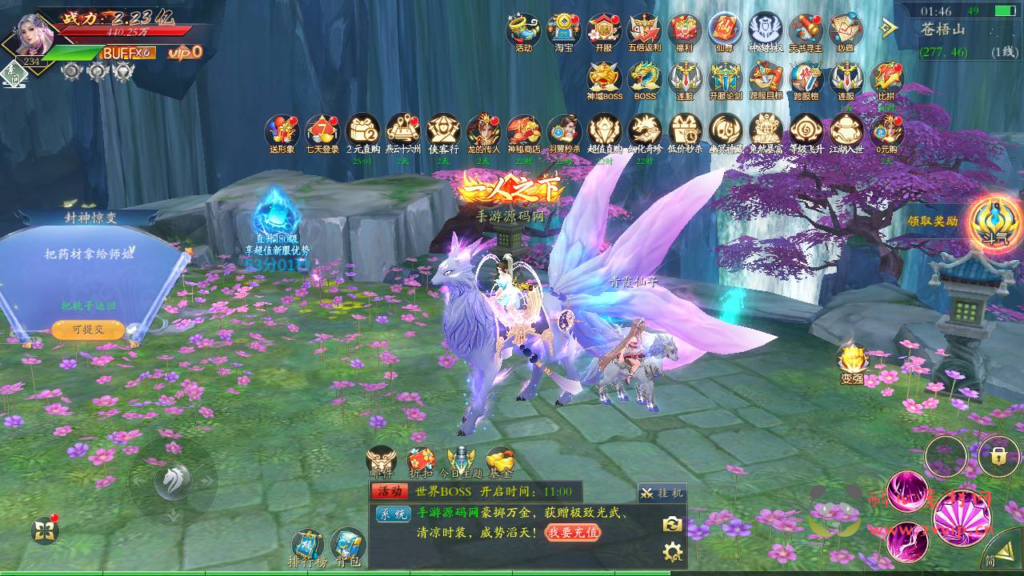Open the VIP0 badge

tap(185, 52)
